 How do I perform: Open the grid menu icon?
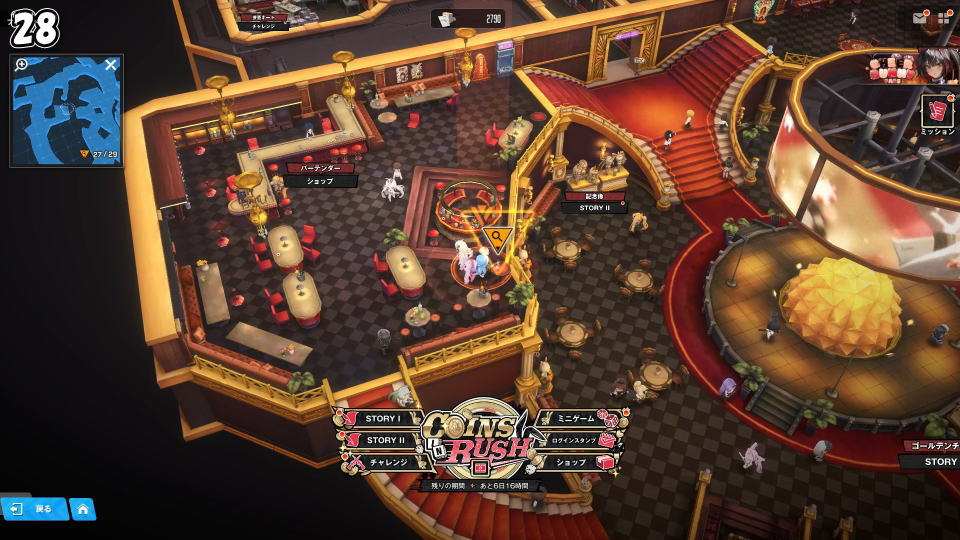tap(943, 17)
